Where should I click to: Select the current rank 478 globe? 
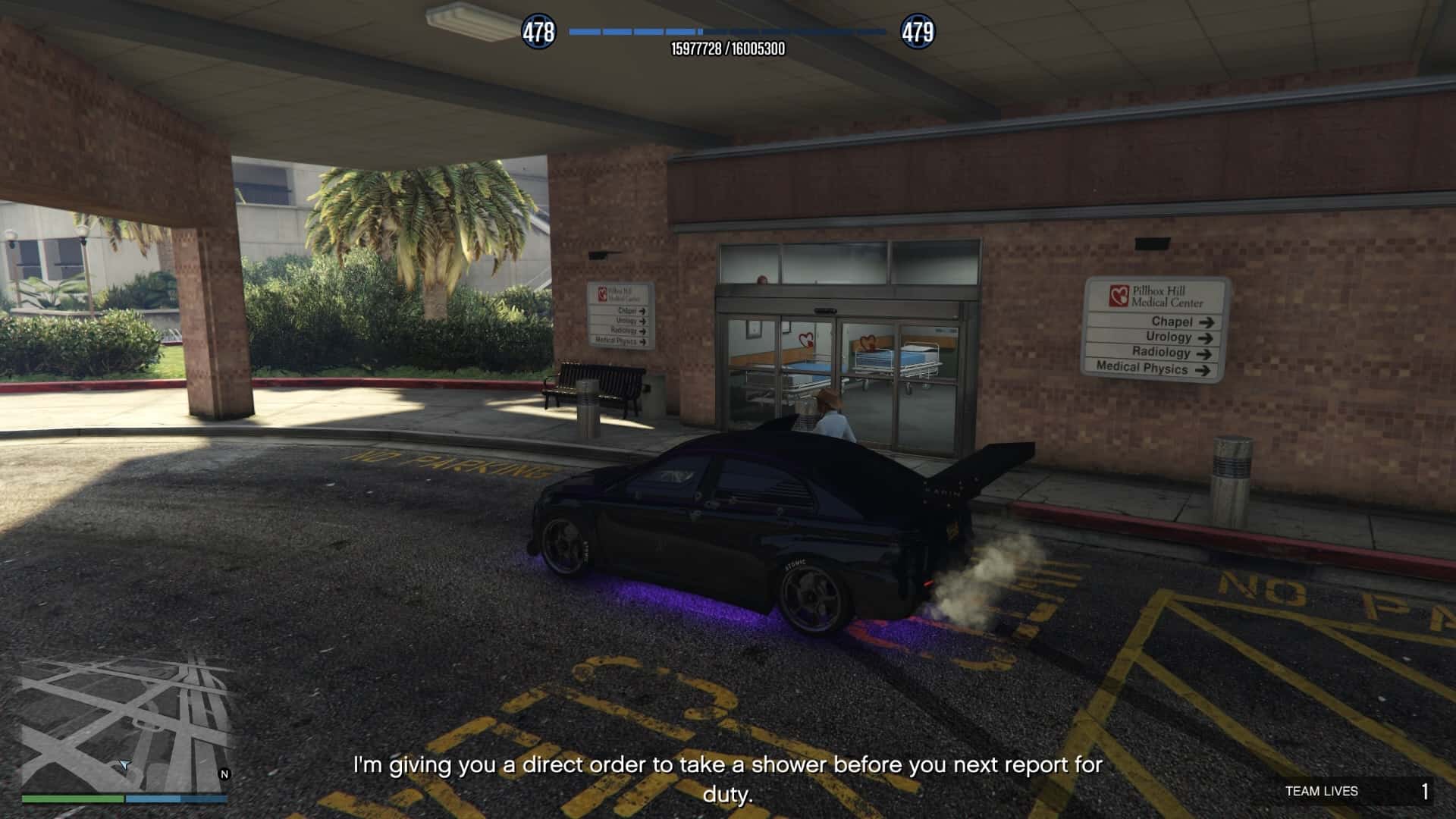pyautogui.click(x=538, y=33)
